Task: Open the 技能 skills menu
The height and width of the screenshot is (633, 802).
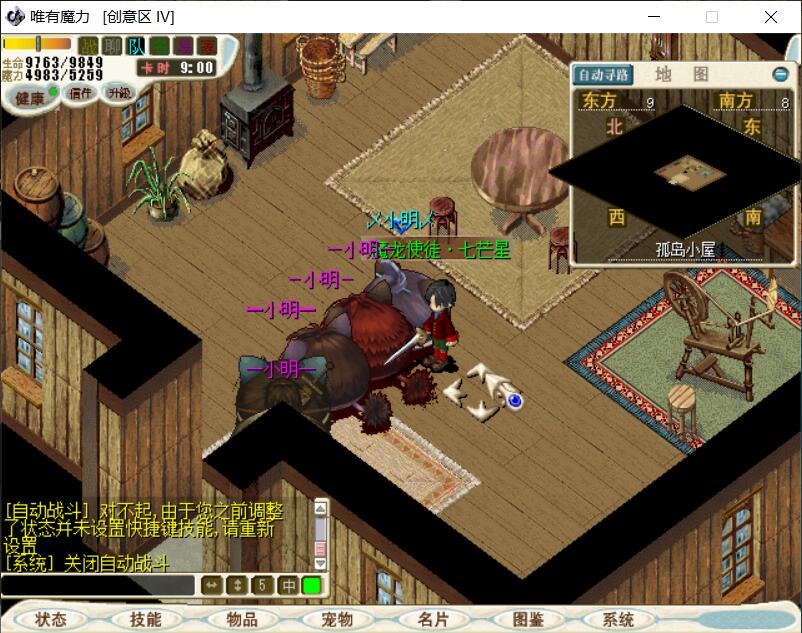Action: point(145,620)
